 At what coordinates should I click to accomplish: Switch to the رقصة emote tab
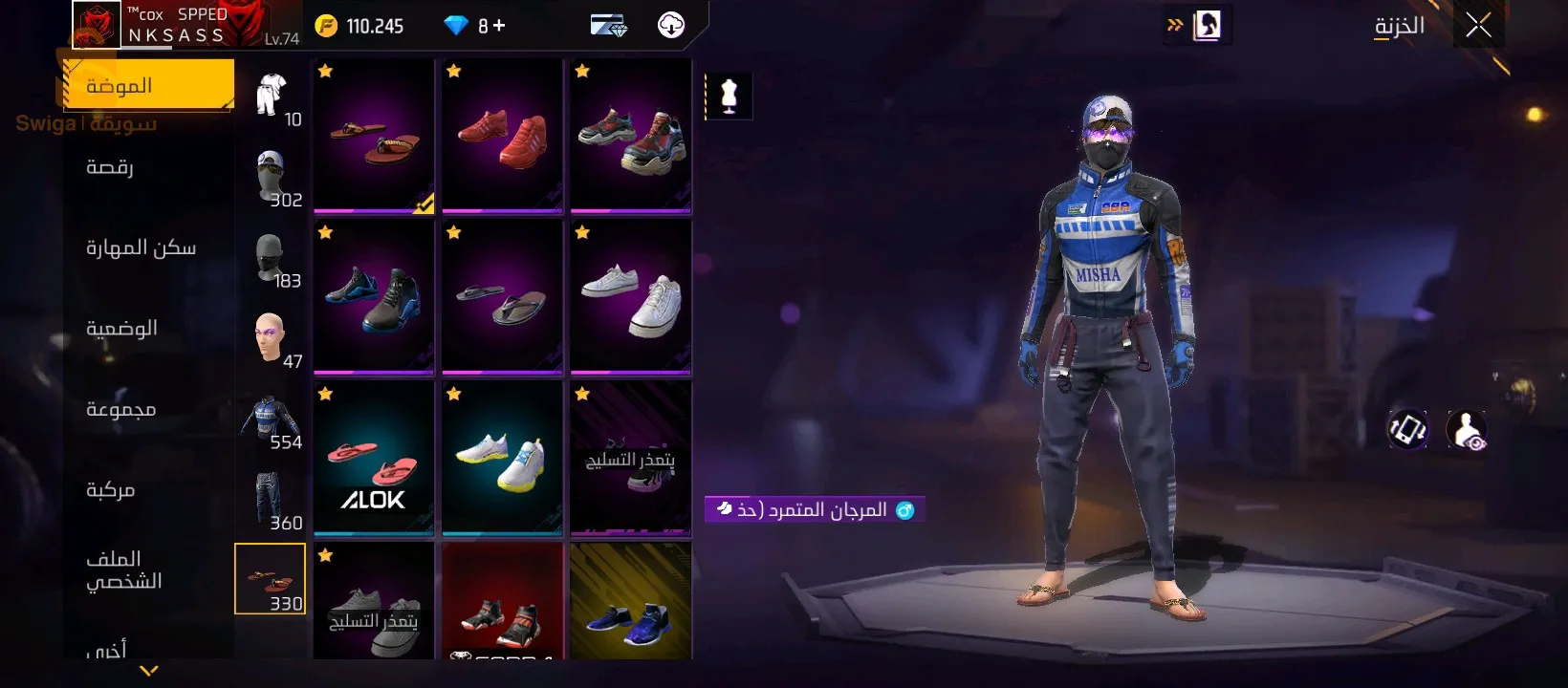(110, 167)
